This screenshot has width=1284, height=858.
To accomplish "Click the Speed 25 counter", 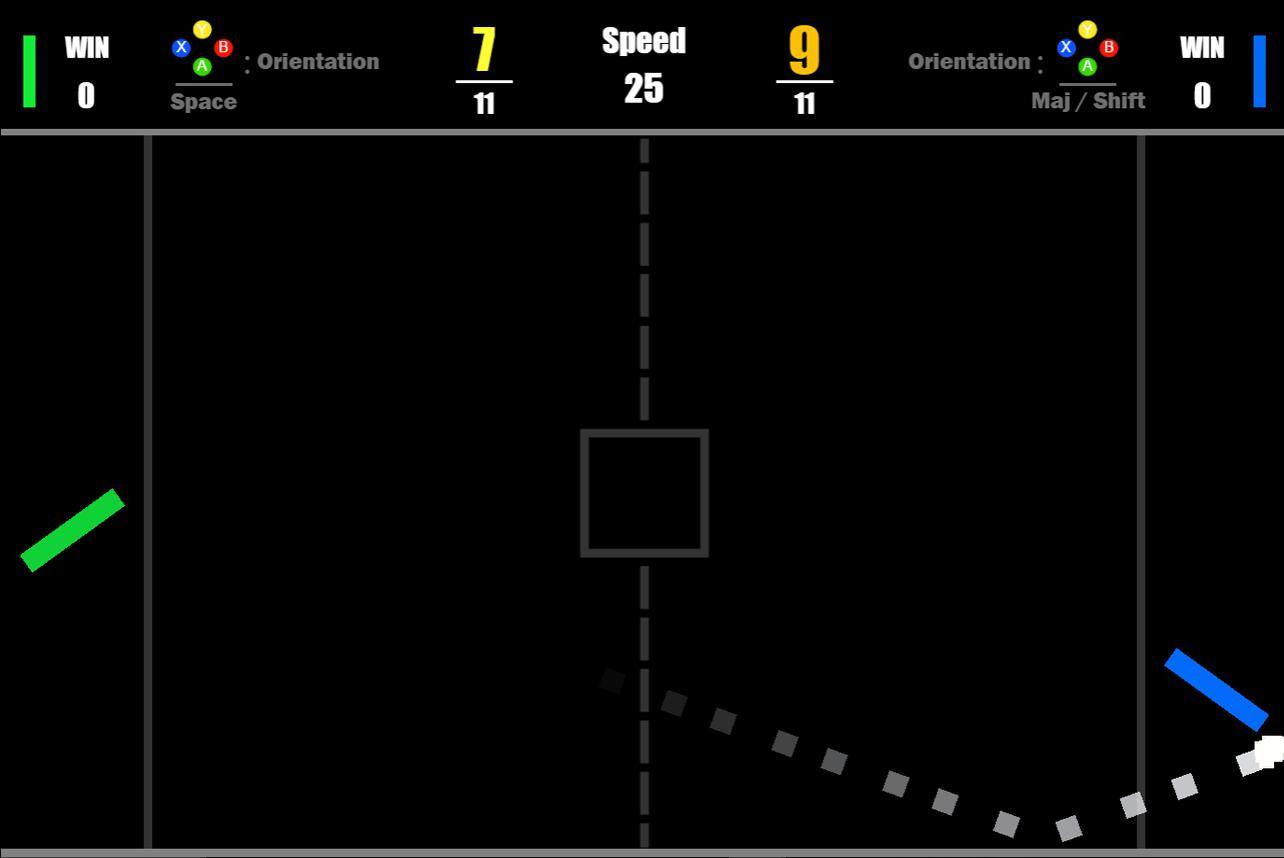I will pyautogui.click(x=644, y=64).
